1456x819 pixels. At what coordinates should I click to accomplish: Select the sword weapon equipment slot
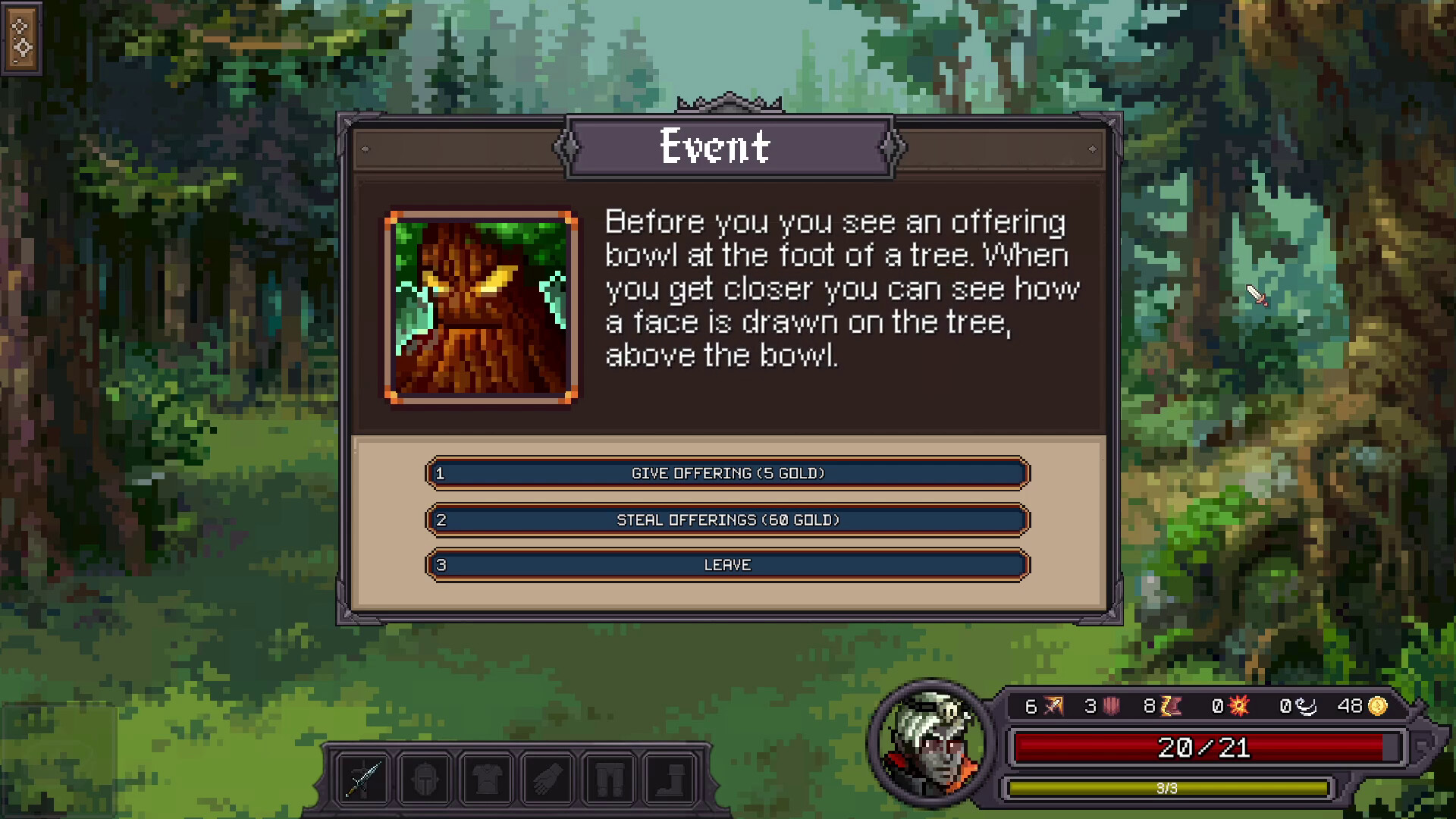tap(365, 780)
